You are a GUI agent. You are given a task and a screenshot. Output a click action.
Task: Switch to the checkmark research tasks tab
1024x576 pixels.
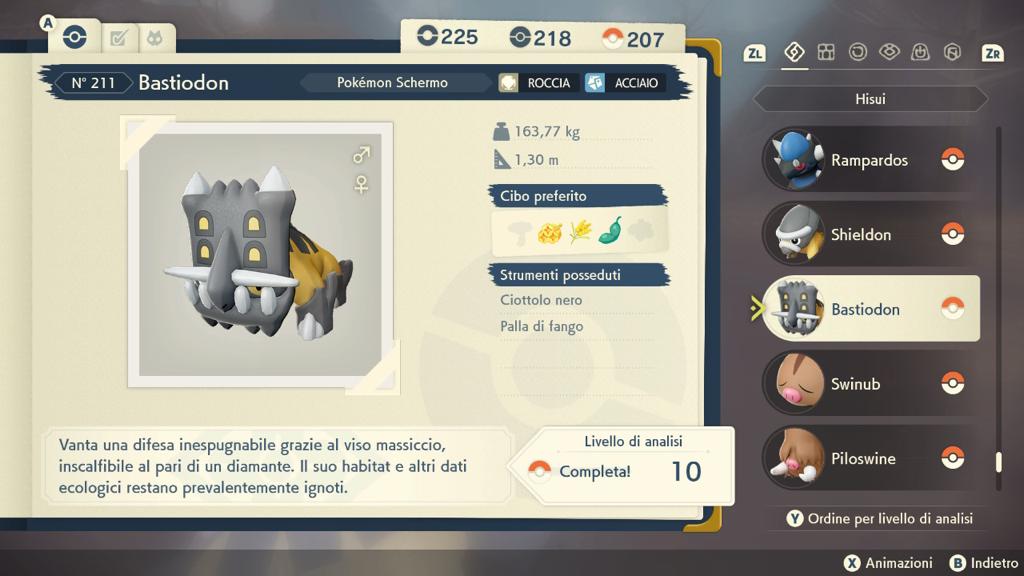[119, 38]
